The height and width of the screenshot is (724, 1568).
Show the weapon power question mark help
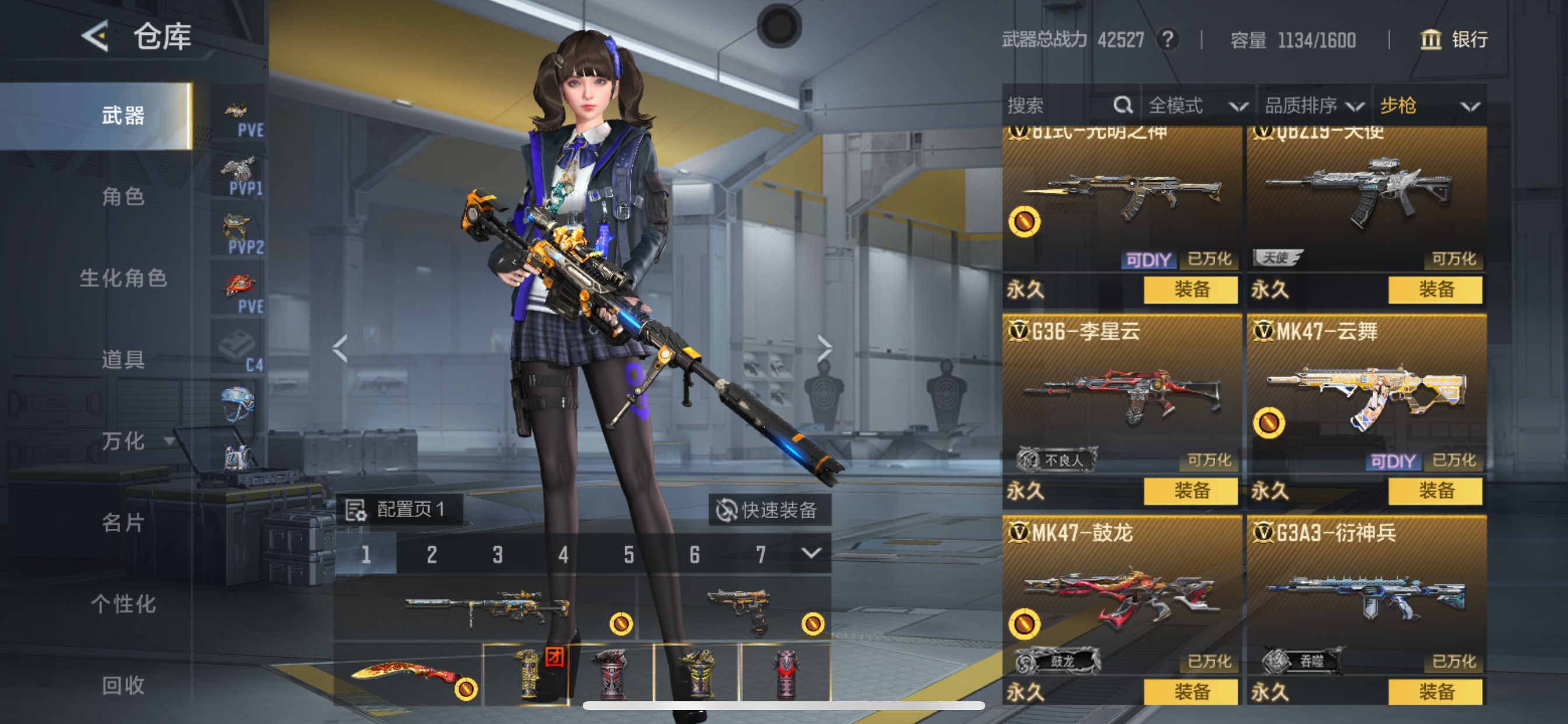[x=1167, y=40]
